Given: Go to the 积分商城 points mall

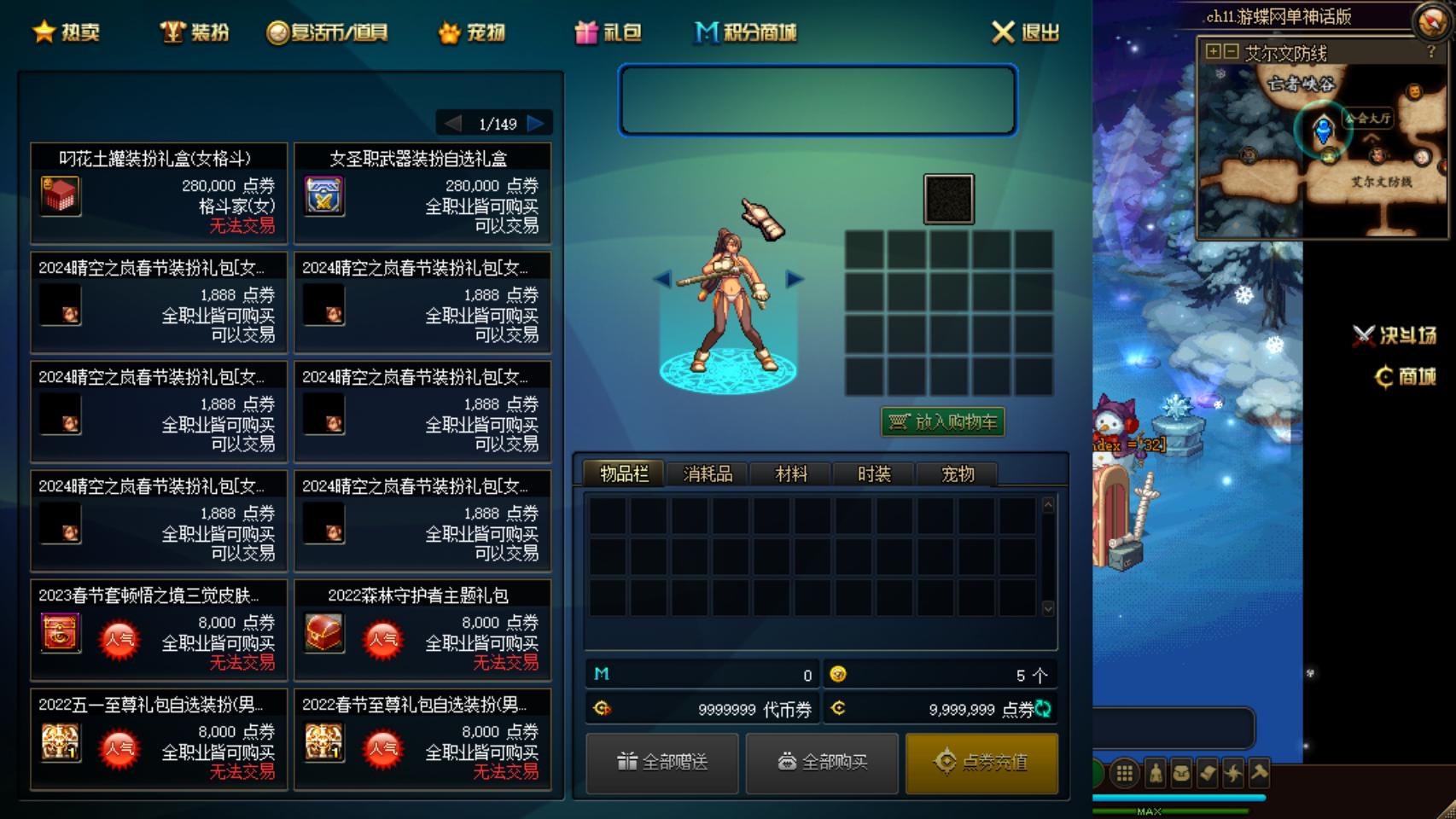Looking at the screenshot, I should click(746, 32).
